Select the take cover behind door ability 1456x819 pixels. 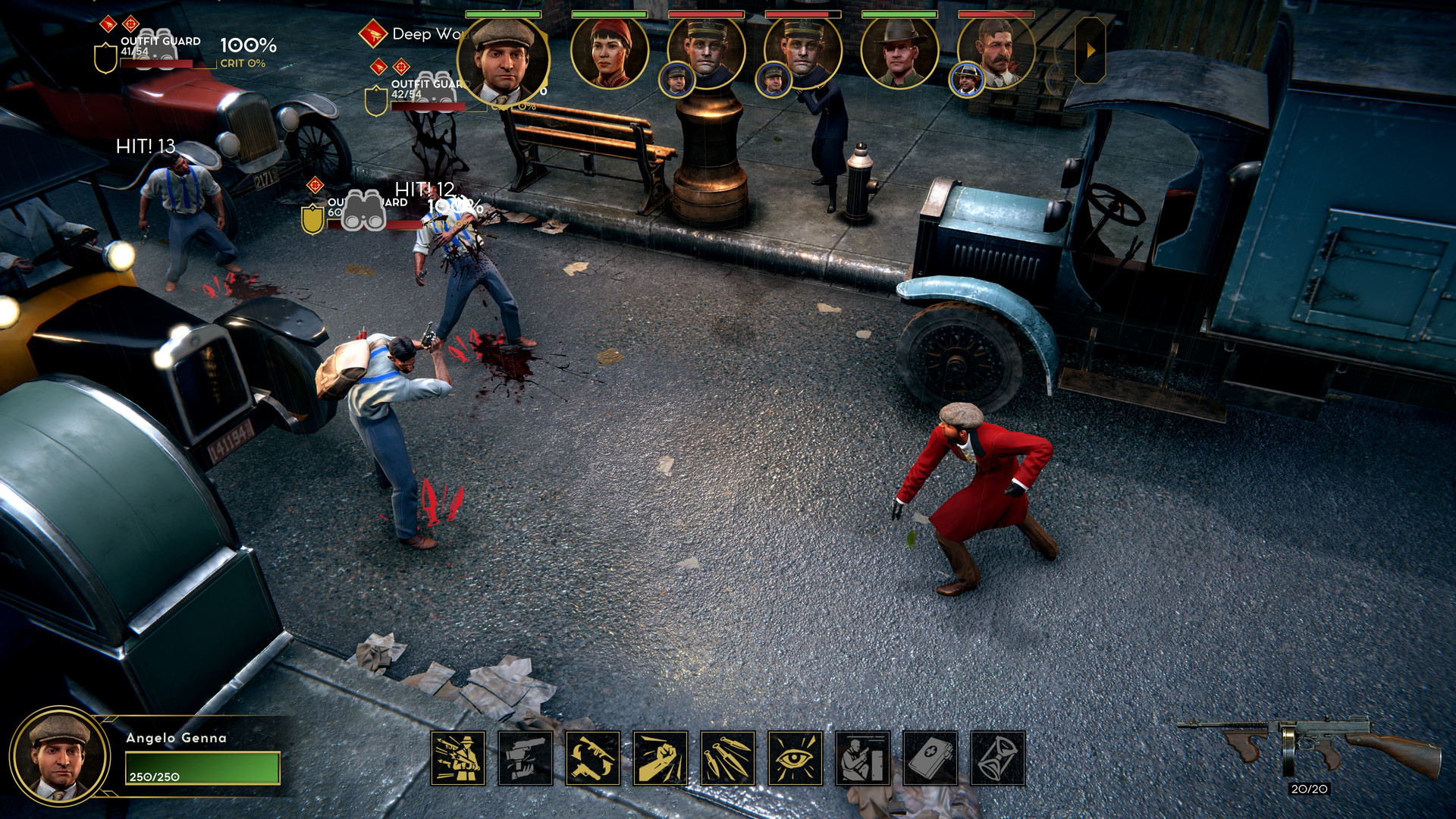point(863,758)
